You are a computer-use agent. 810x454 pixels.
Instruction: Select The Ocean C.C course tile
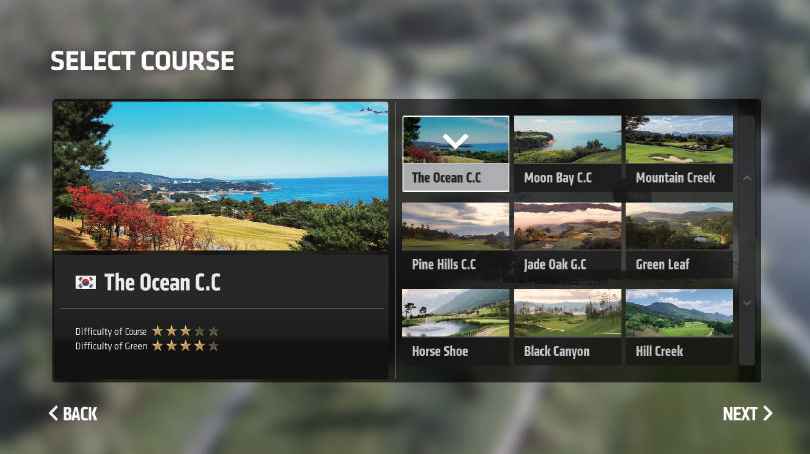[456, 153]
